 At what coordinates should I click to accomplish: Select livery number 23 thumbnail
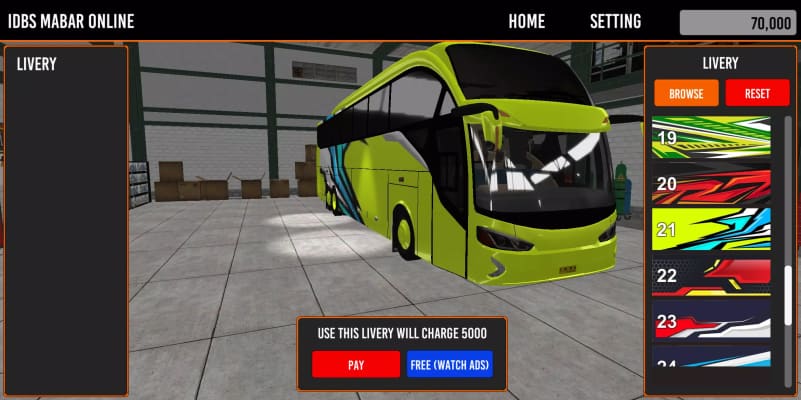coord(711,322)
